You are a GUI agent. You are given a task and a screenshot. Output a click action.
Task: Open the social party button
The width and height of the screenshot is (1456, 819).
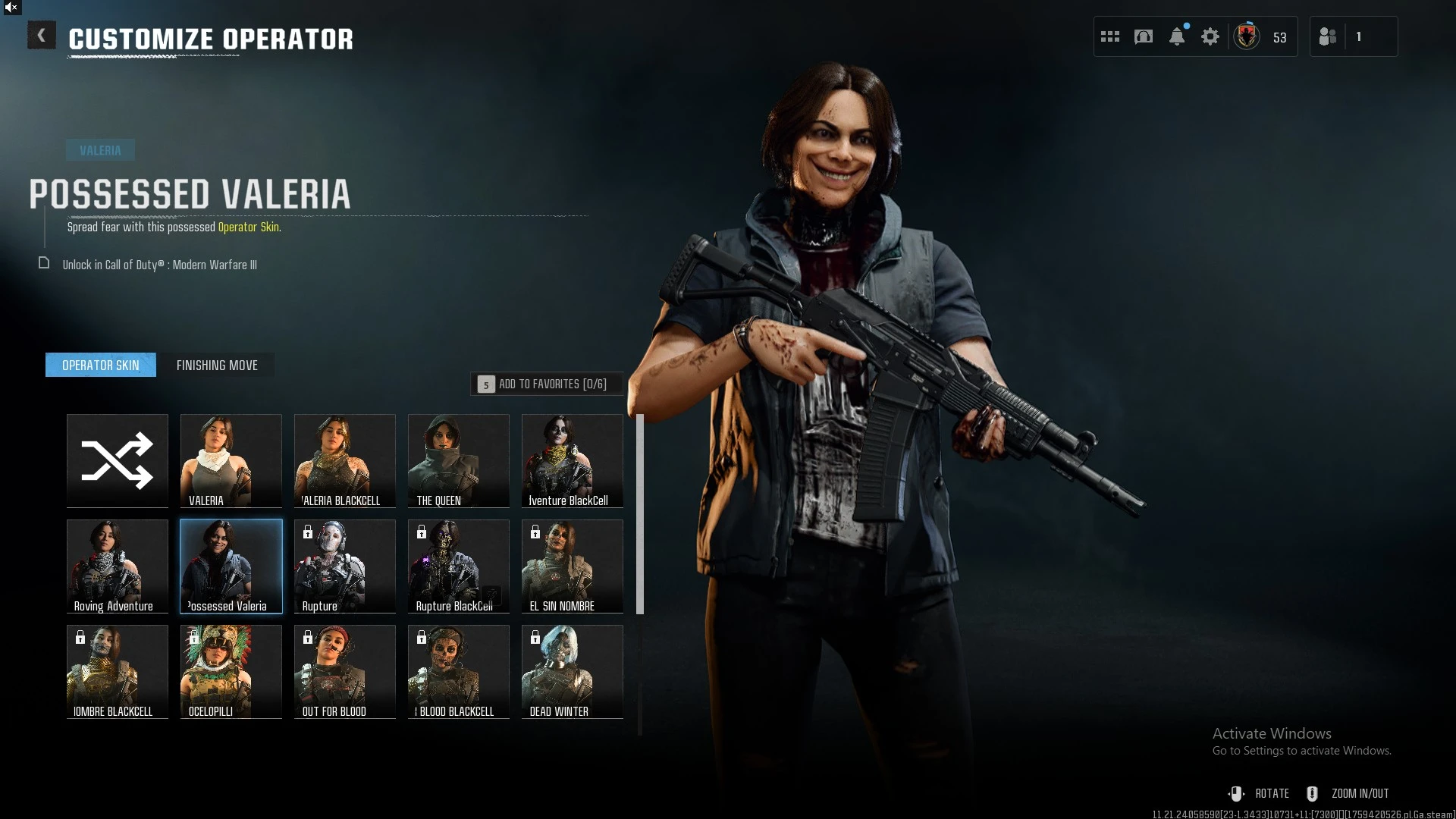tap(1328, 36)
